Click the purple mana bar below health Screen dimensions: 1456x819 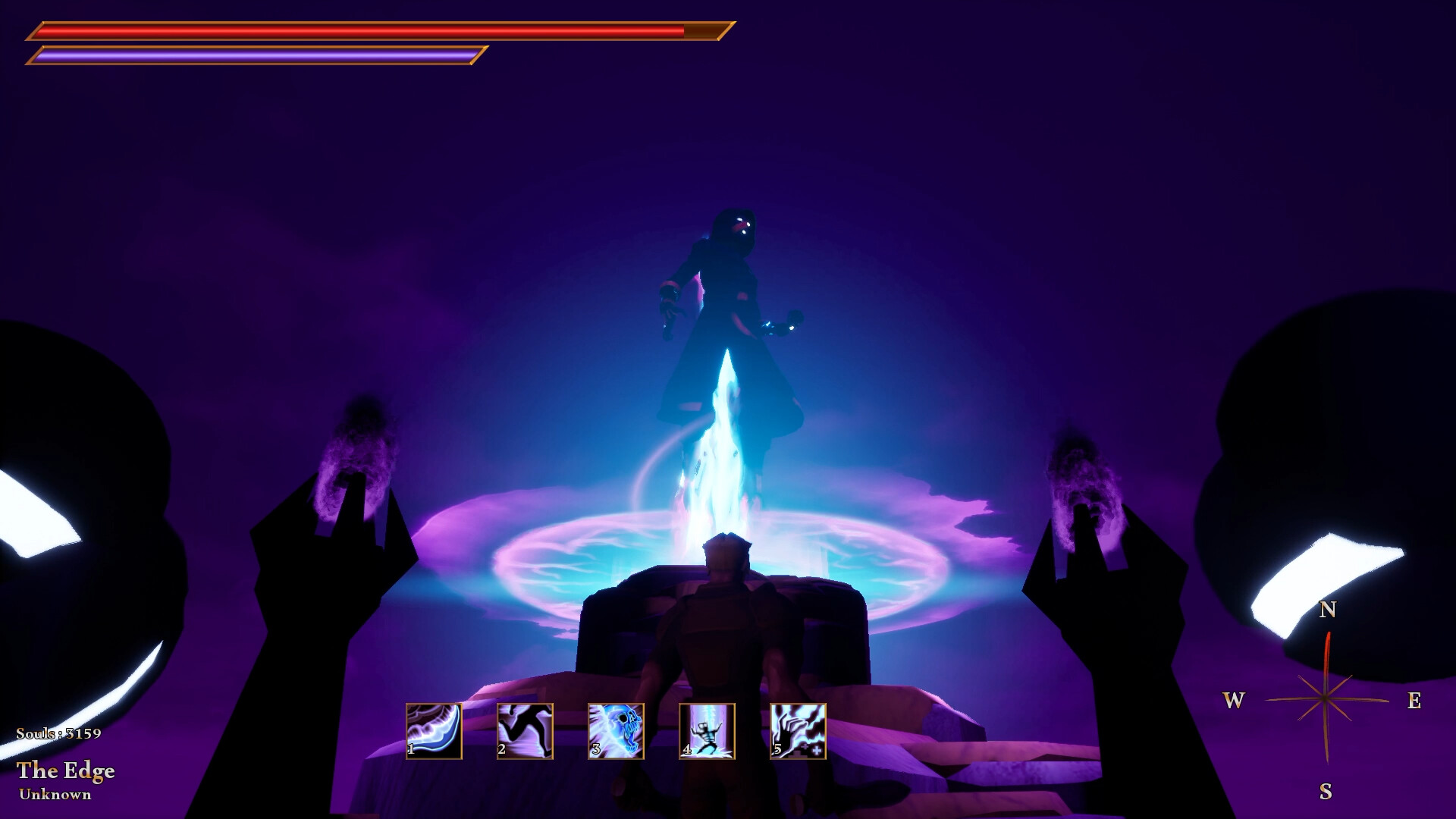(x=258, y=55)
